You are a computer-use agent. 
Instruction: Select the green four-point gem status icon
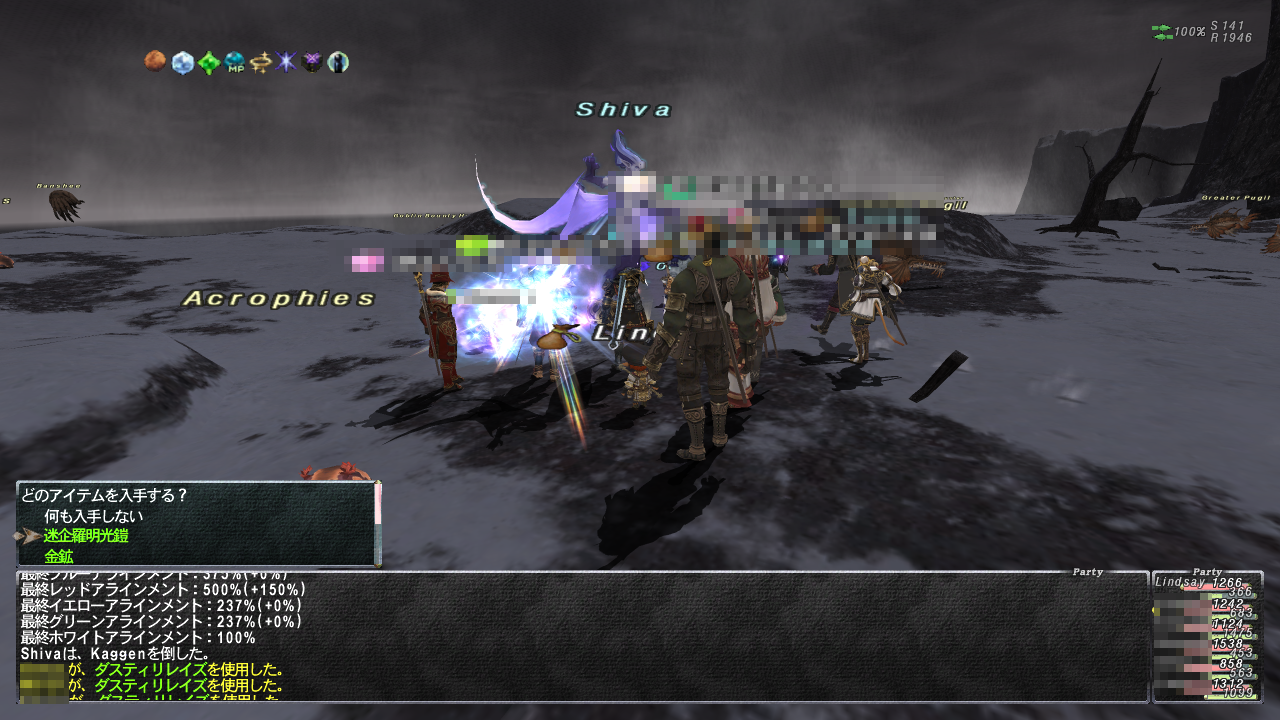click(208, 63)
